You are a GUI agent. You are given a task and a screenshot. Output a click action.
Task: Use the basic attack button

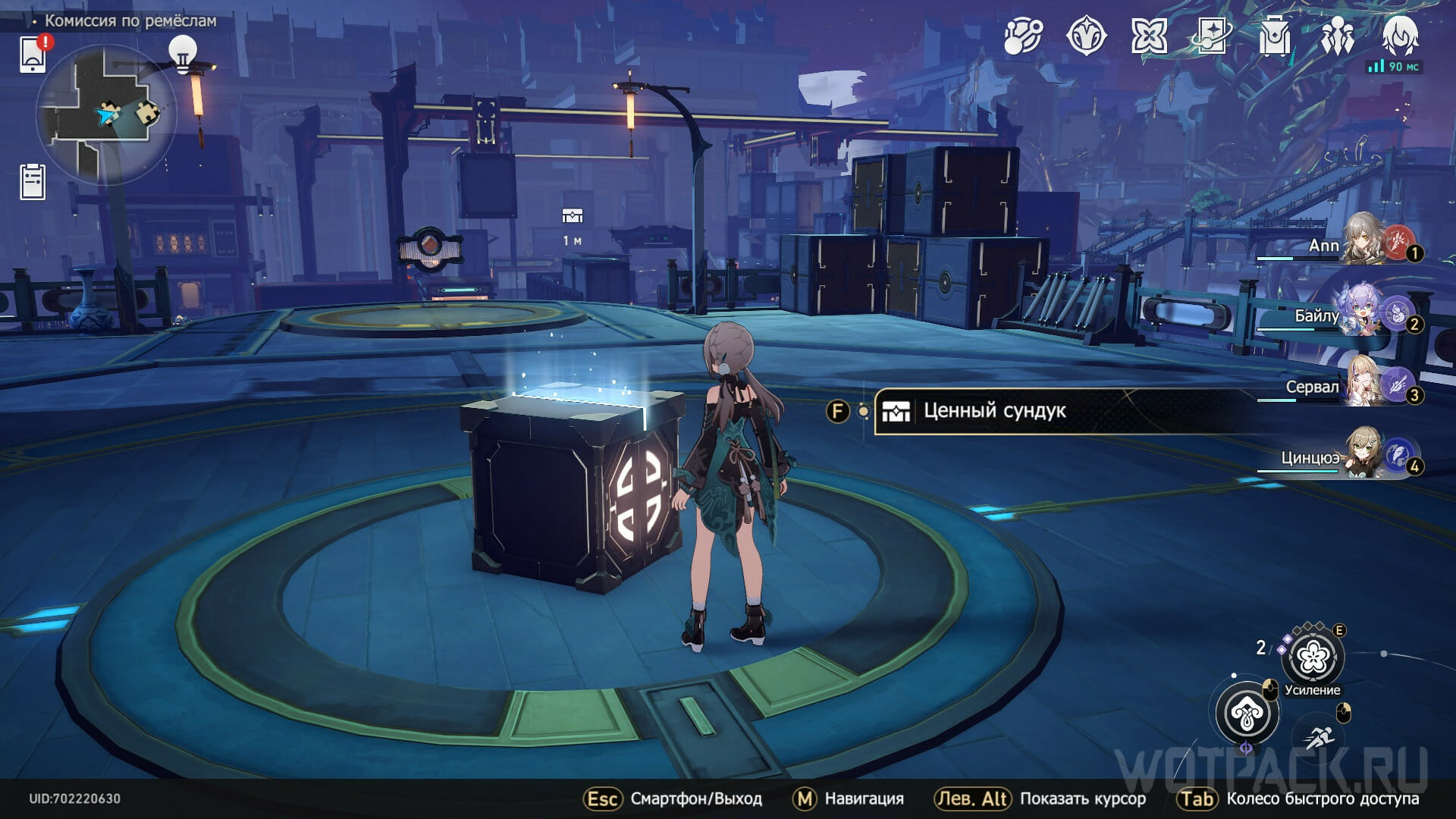tap(1247, 713)
